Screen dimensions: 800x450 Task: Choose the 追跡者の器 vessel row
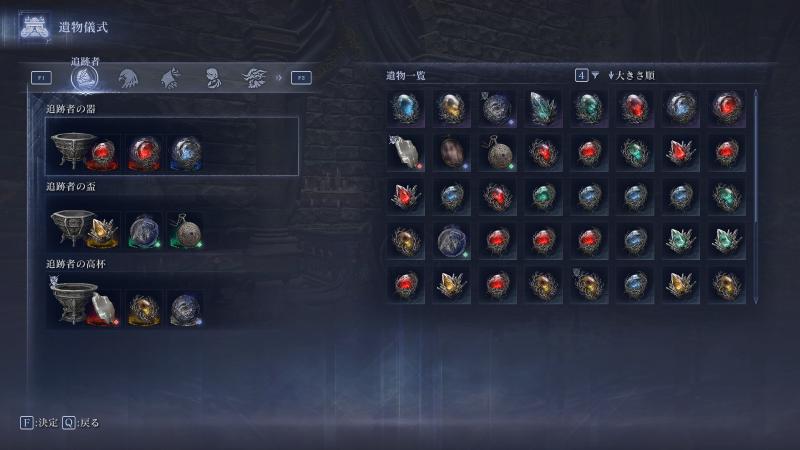pos(172,146)
